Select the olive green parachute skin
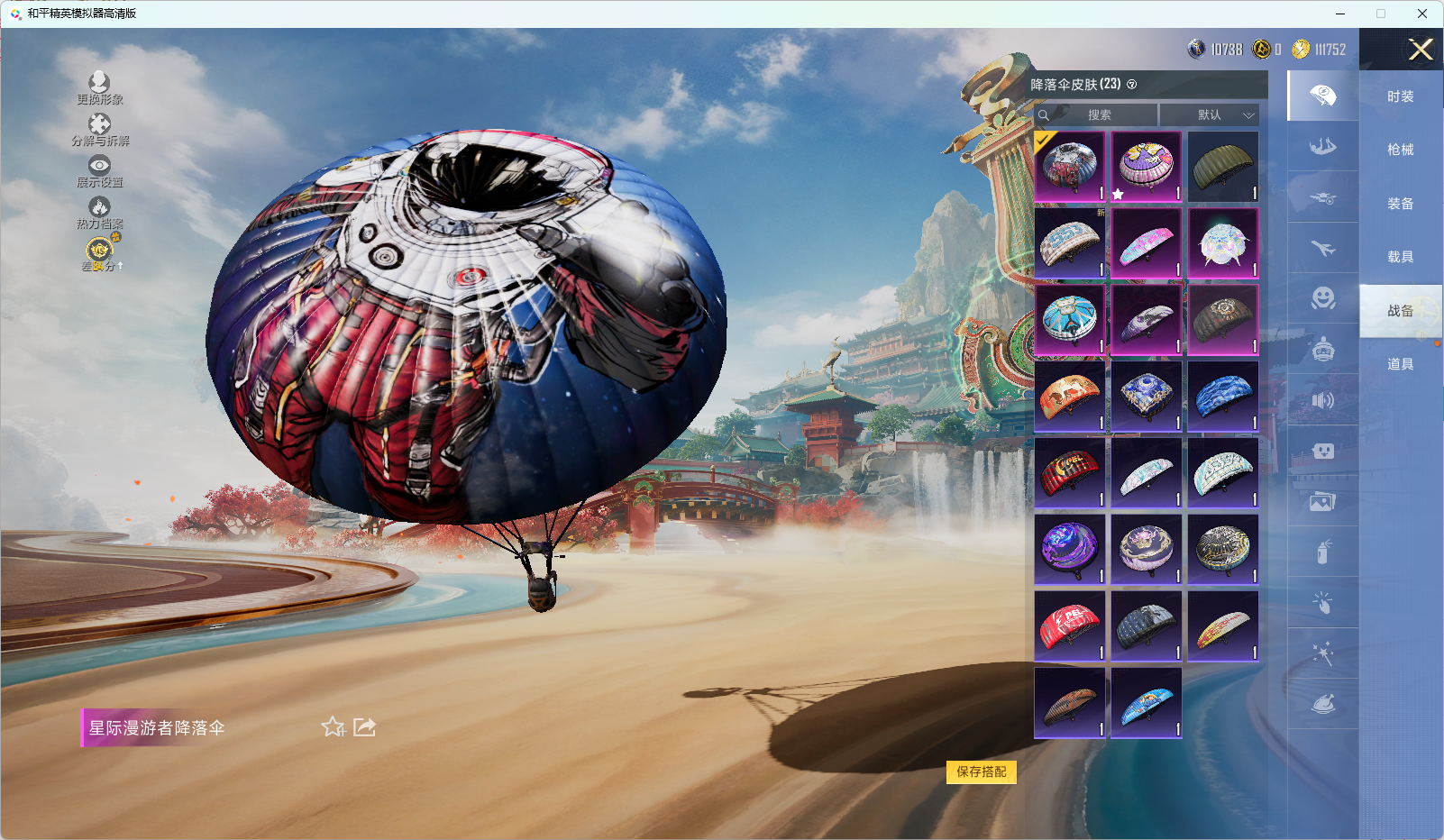Viewport: 1444px width, 840px height. [1222, 167]
